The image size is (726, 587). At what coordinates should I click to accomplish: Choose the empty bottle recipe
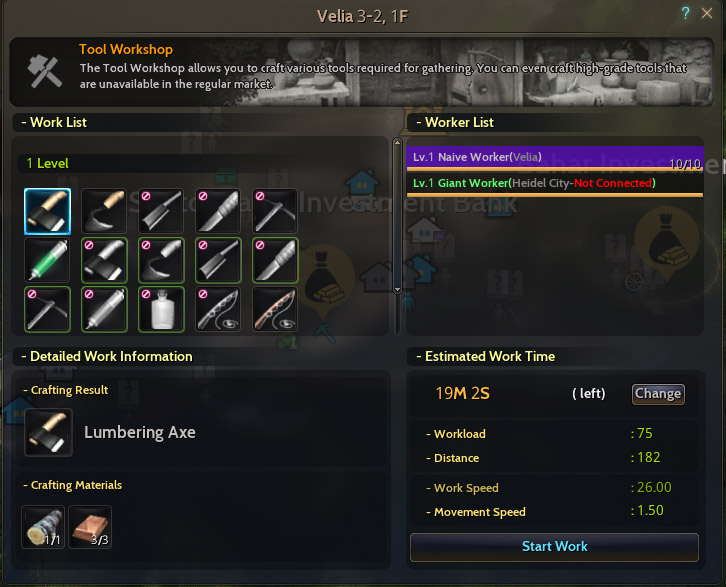point(160,309)
